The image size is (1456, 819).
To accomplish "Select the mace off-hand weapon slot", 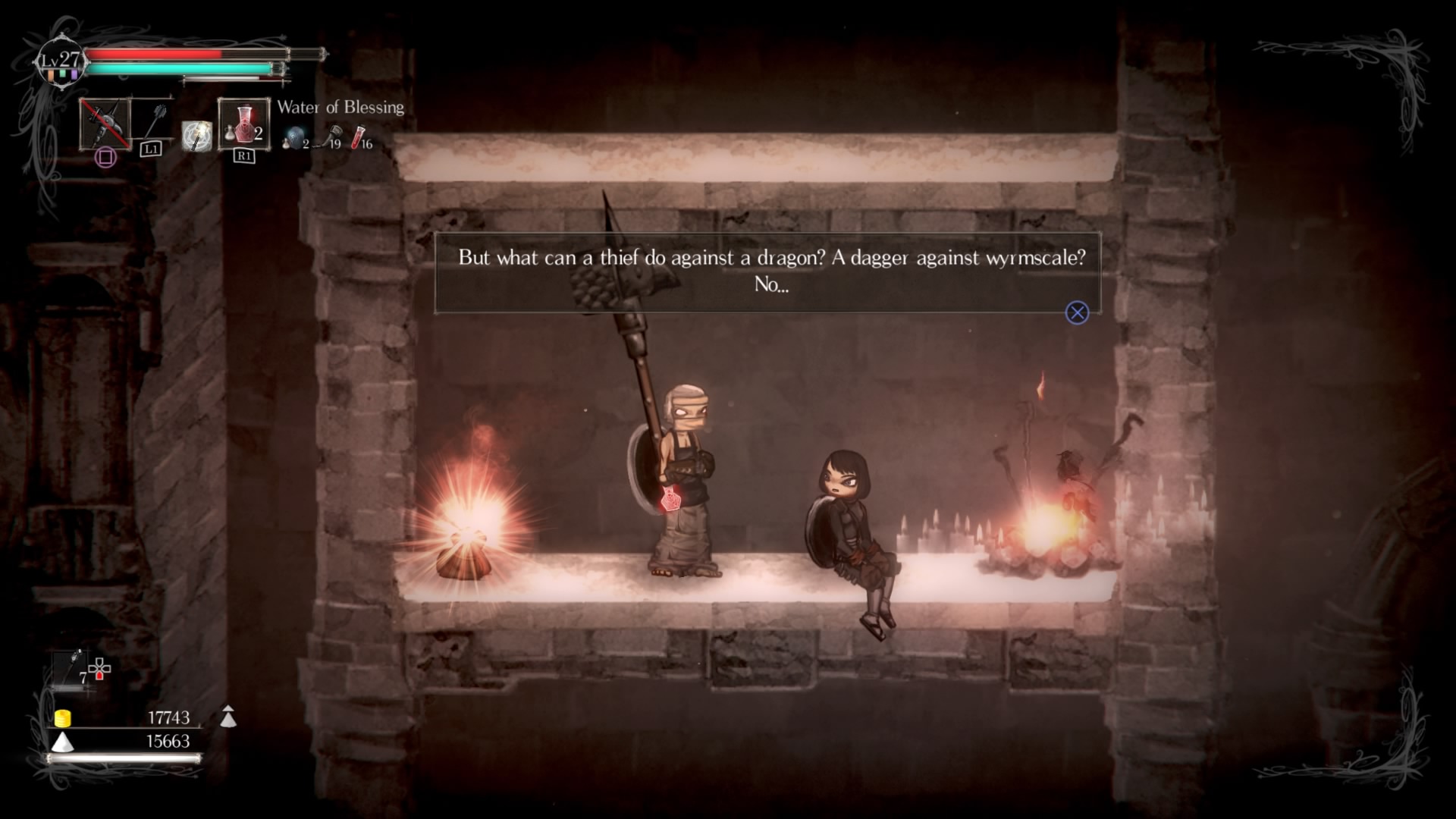I will [155, 121].
